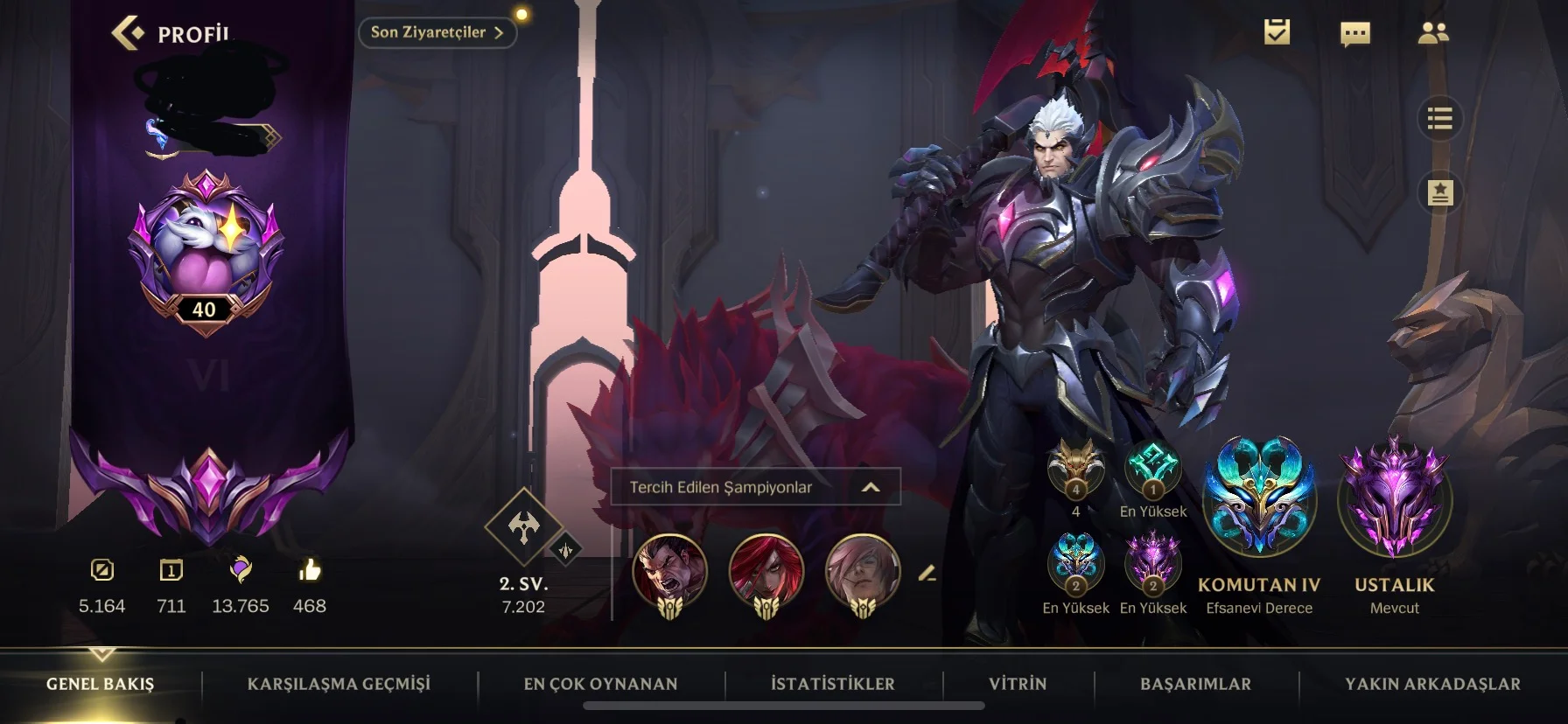
Task: Select the Darius champion portrait
Action: pos(669,570)
